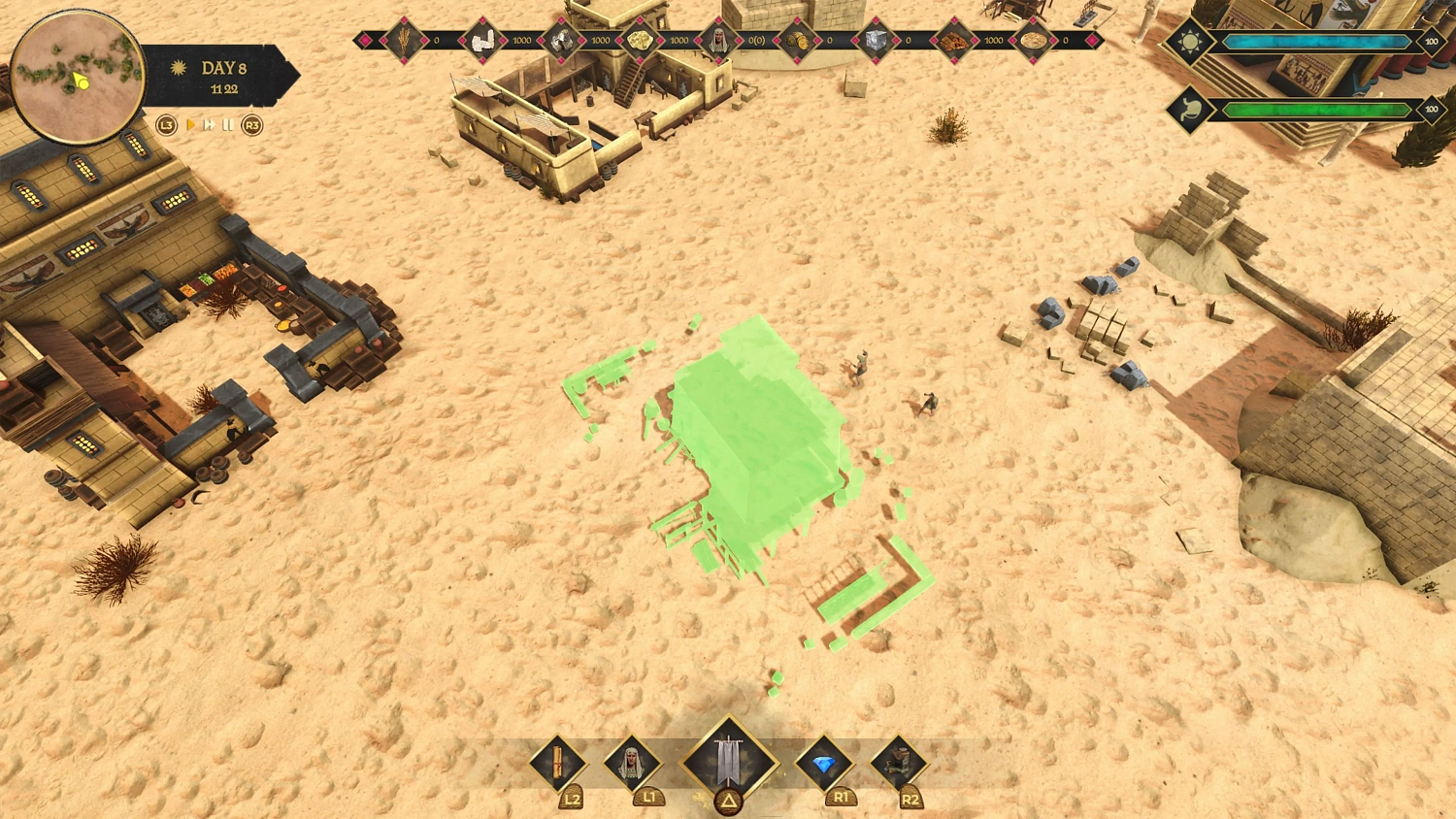
Task: Click the R3 control button
Action: click(251, 125)
